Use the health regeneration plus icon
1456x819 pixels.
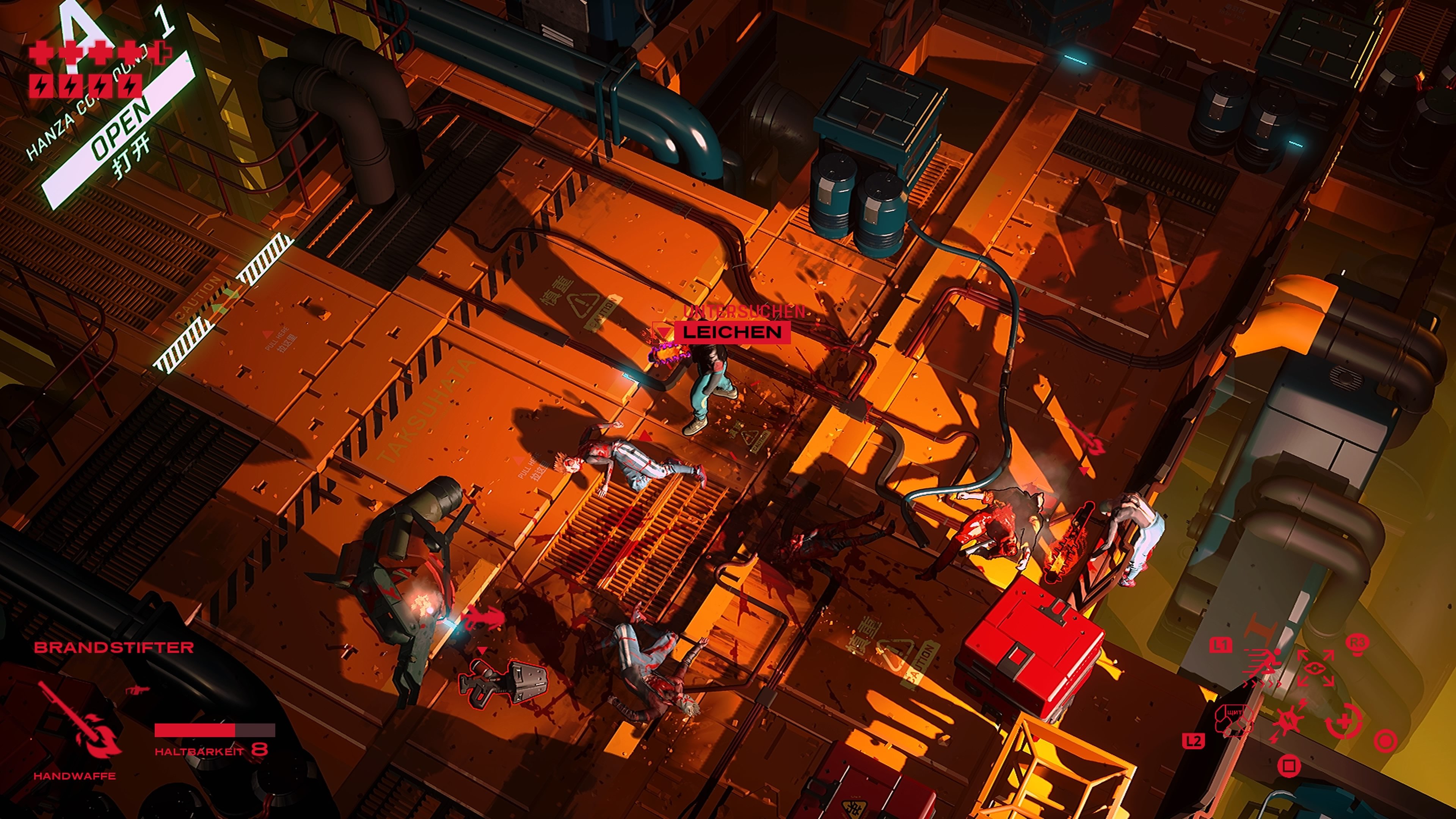point(1343,722)
